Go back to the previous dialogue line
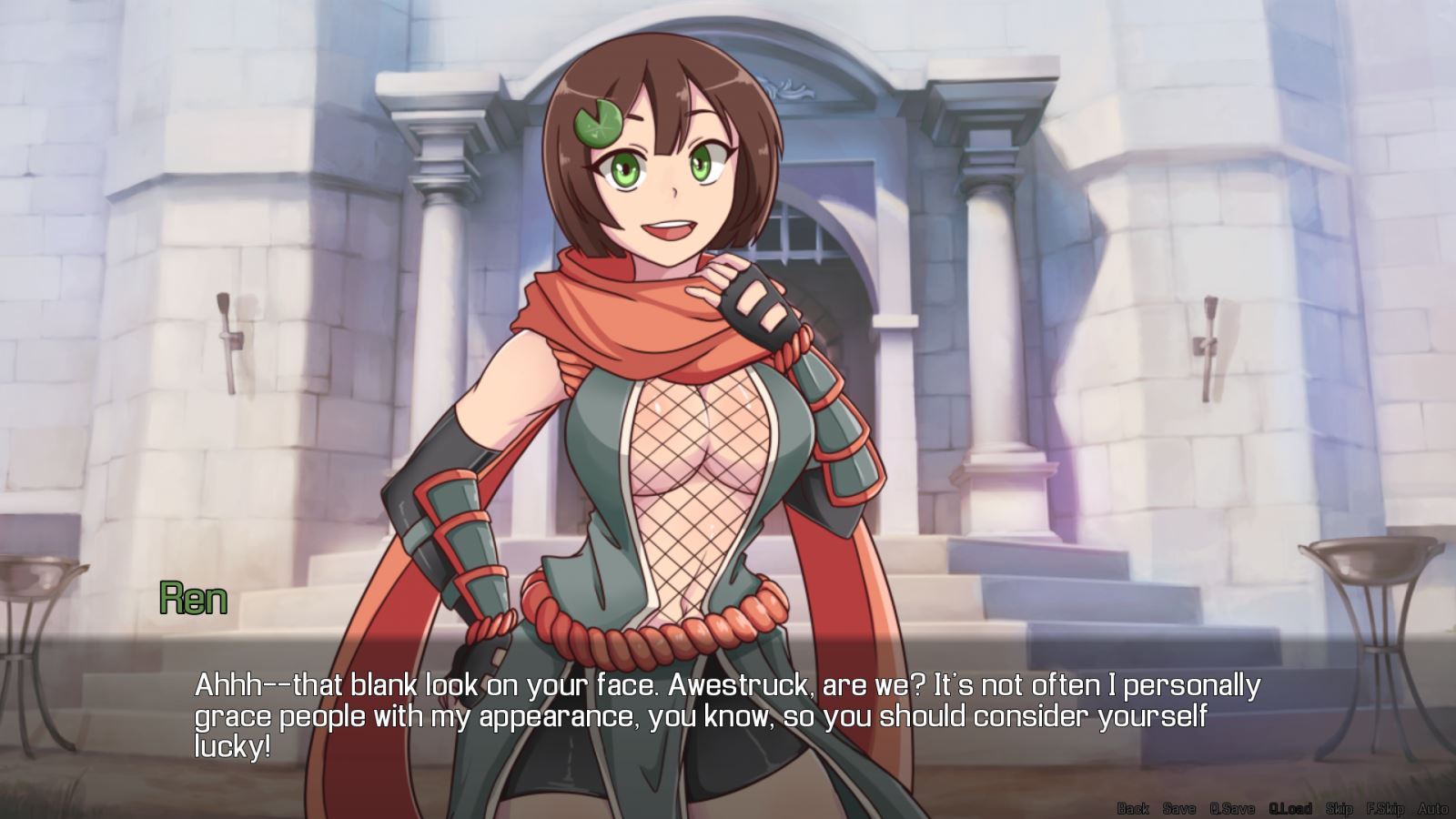Screen dimensions: 1456x819 point(1133,808)
